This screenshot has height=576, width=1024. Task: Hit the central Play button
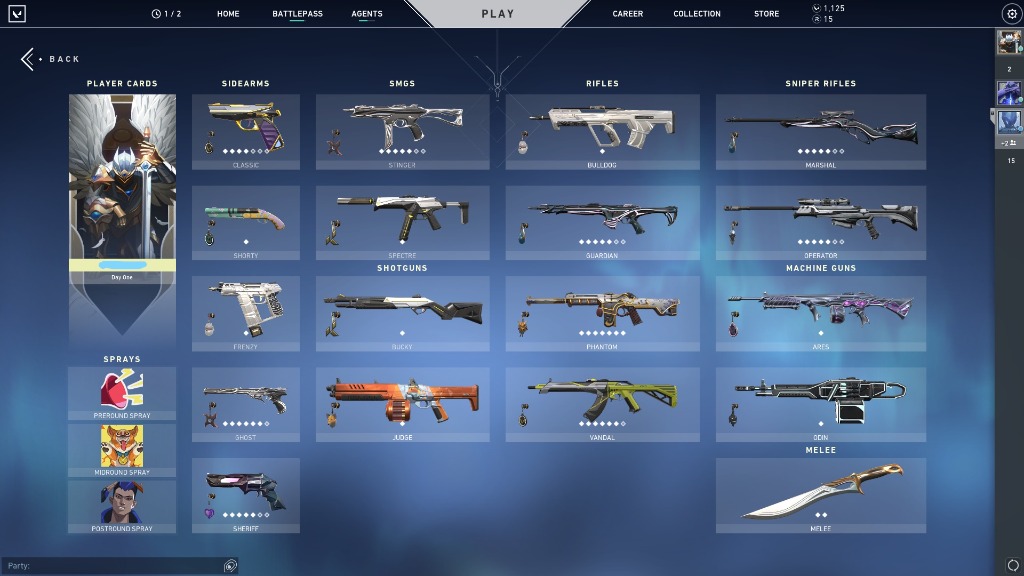(497, 14)
